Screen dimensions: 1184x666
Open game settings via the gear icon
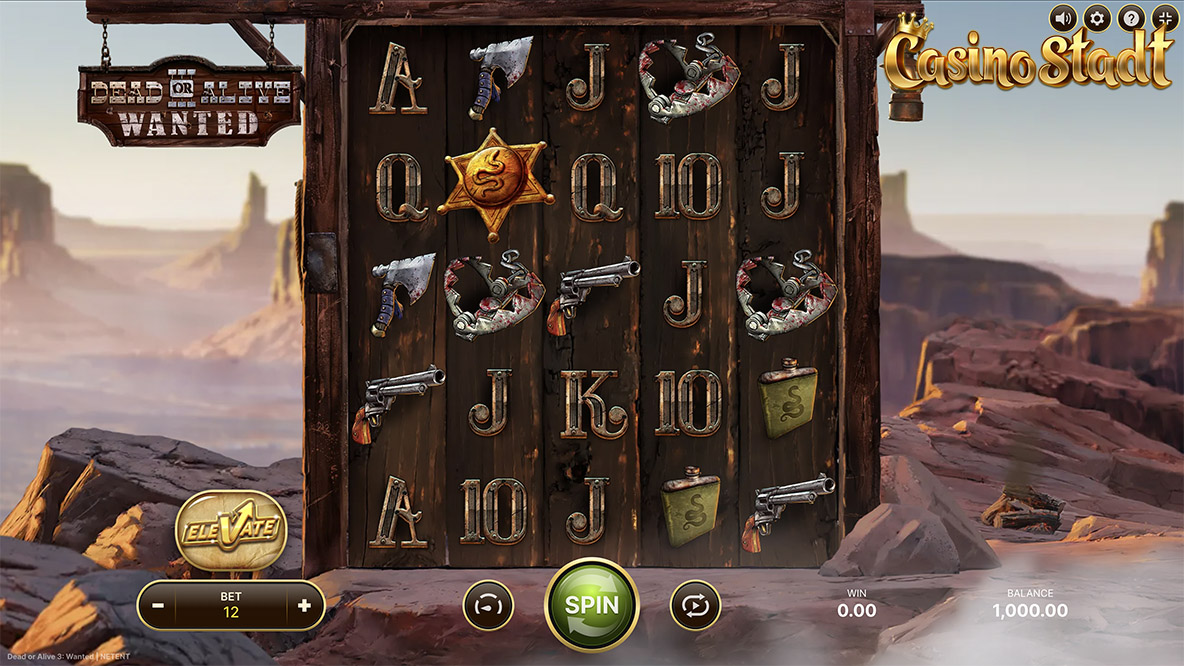click(1097, 18)
